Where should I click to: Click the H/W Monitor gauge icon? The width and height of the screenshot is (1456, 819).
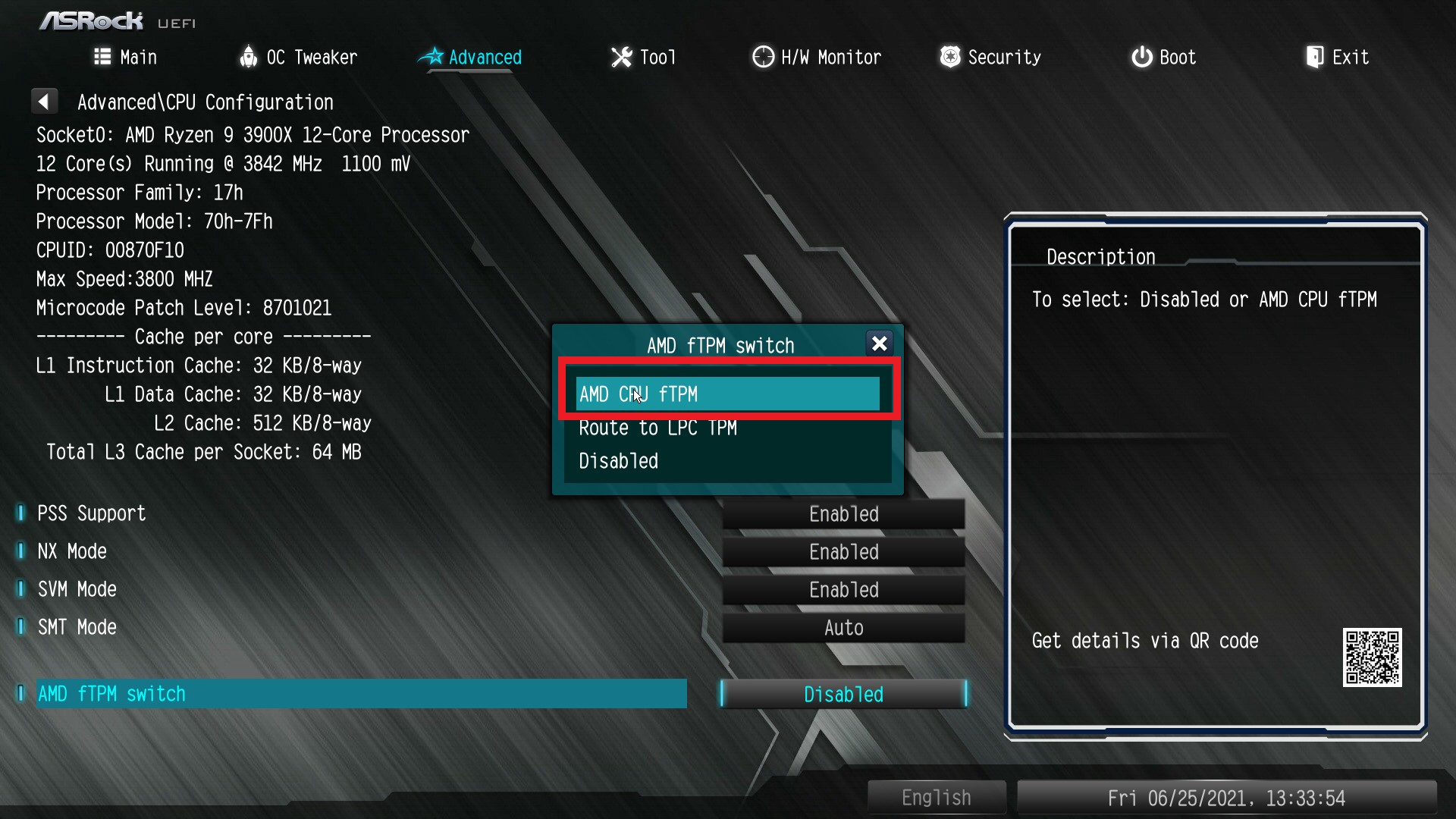pyautogui.click(x=762, y=57)
